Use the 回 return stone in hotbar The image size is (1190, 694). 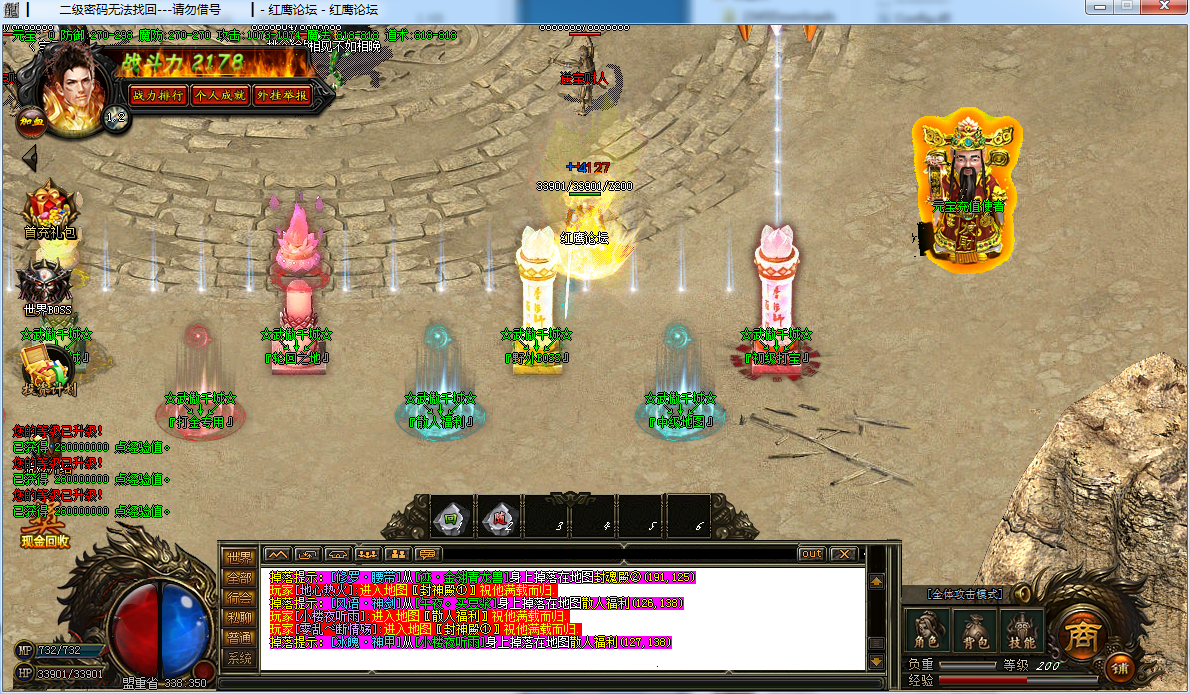450,518
